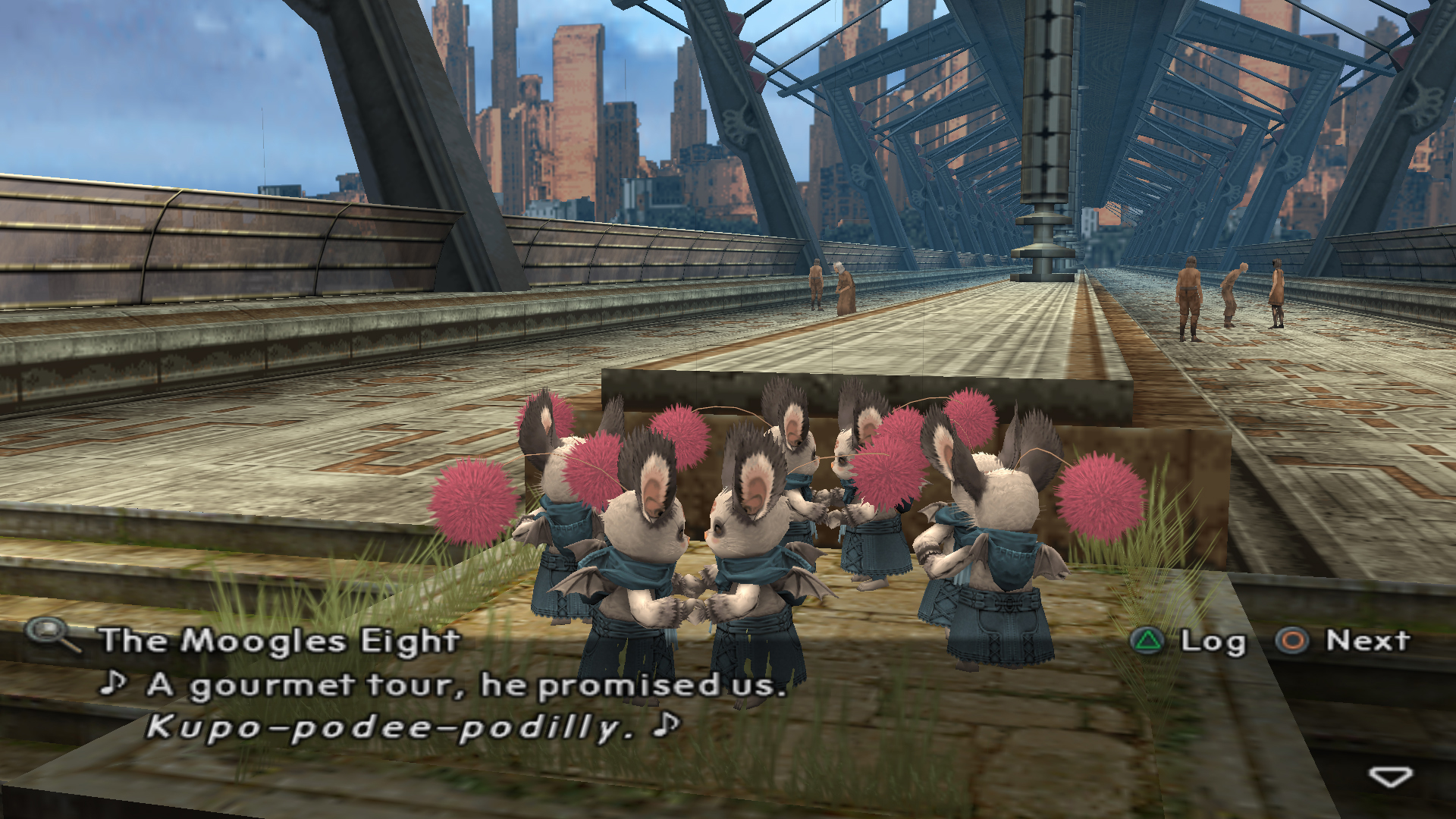Screen dimensions: 1456x819
Task: Select the magnifying glass icon beside the speaker name
Action: 52,635
